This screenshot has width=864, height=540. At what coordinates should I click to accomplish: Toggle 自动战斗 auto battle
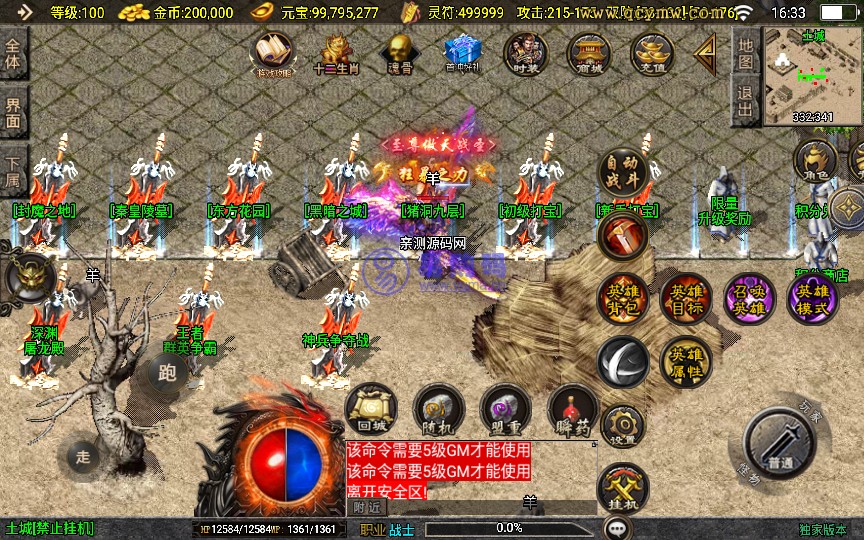click(x=624, y=176)
